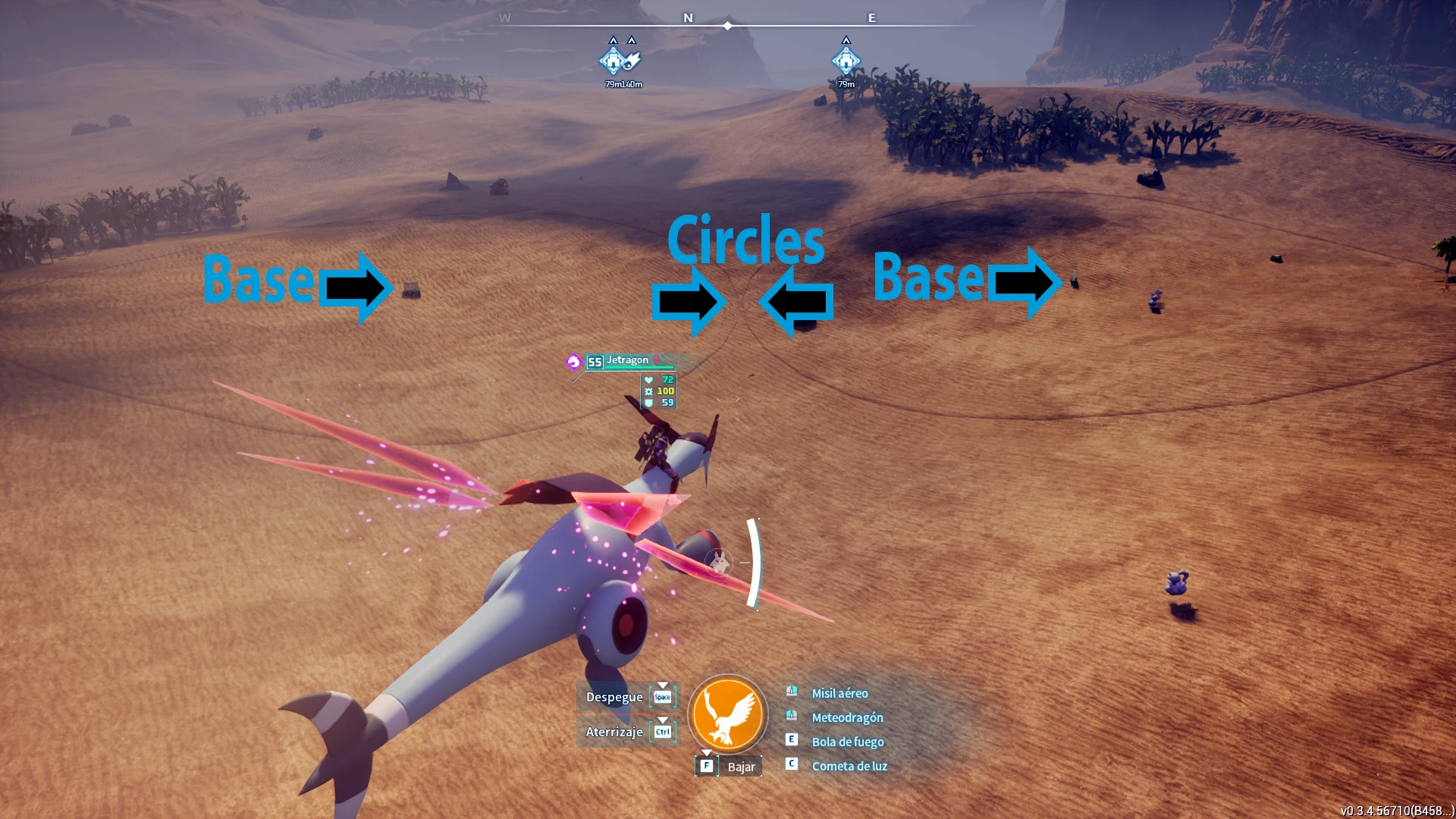Select the Aterrizaje action label
1456x819 pixels.
pyautogui.click(x=614, y=732)
